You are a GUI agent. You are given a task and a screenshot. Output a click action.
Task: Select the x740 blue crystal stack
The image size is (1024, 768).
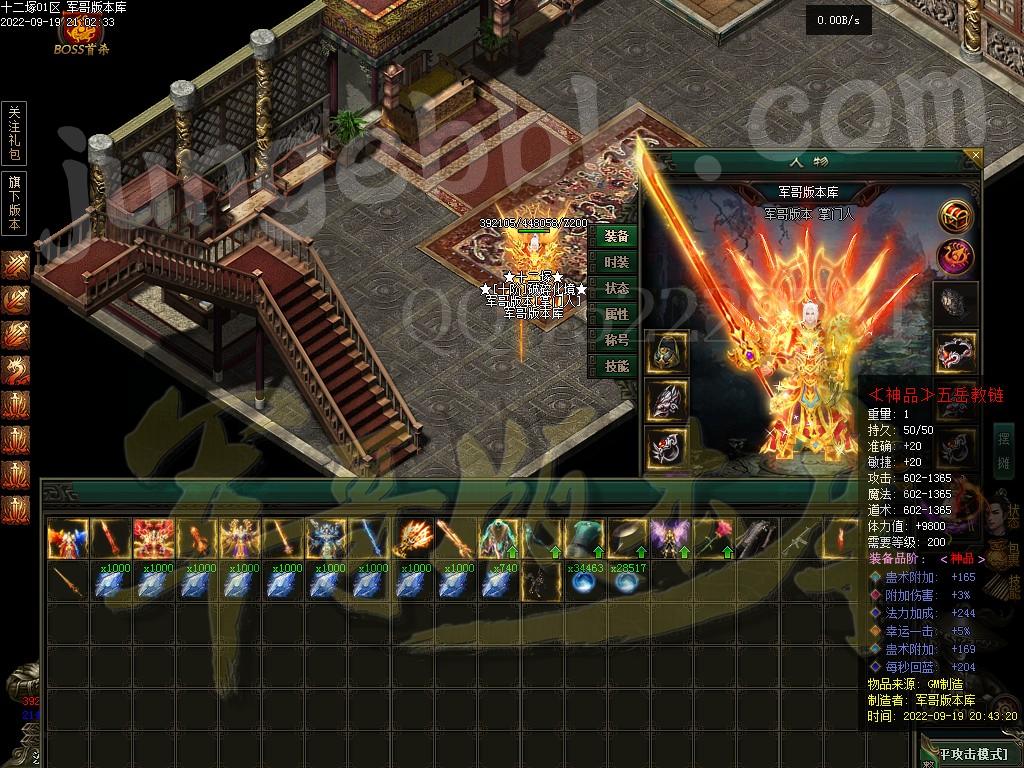click(x=497, y=582)
